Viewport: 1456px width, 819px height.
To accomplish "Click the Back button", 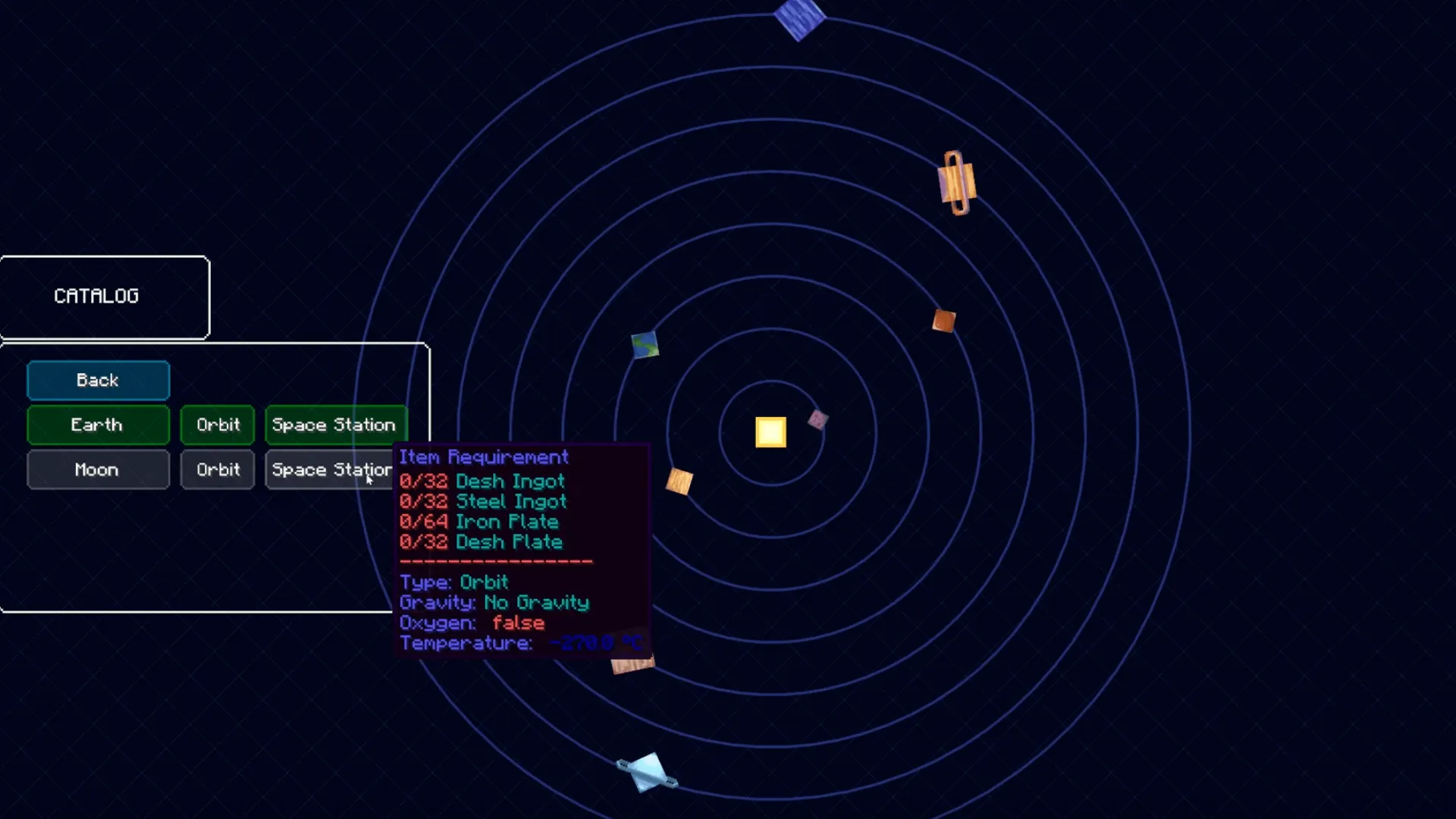I will [97, 380].
